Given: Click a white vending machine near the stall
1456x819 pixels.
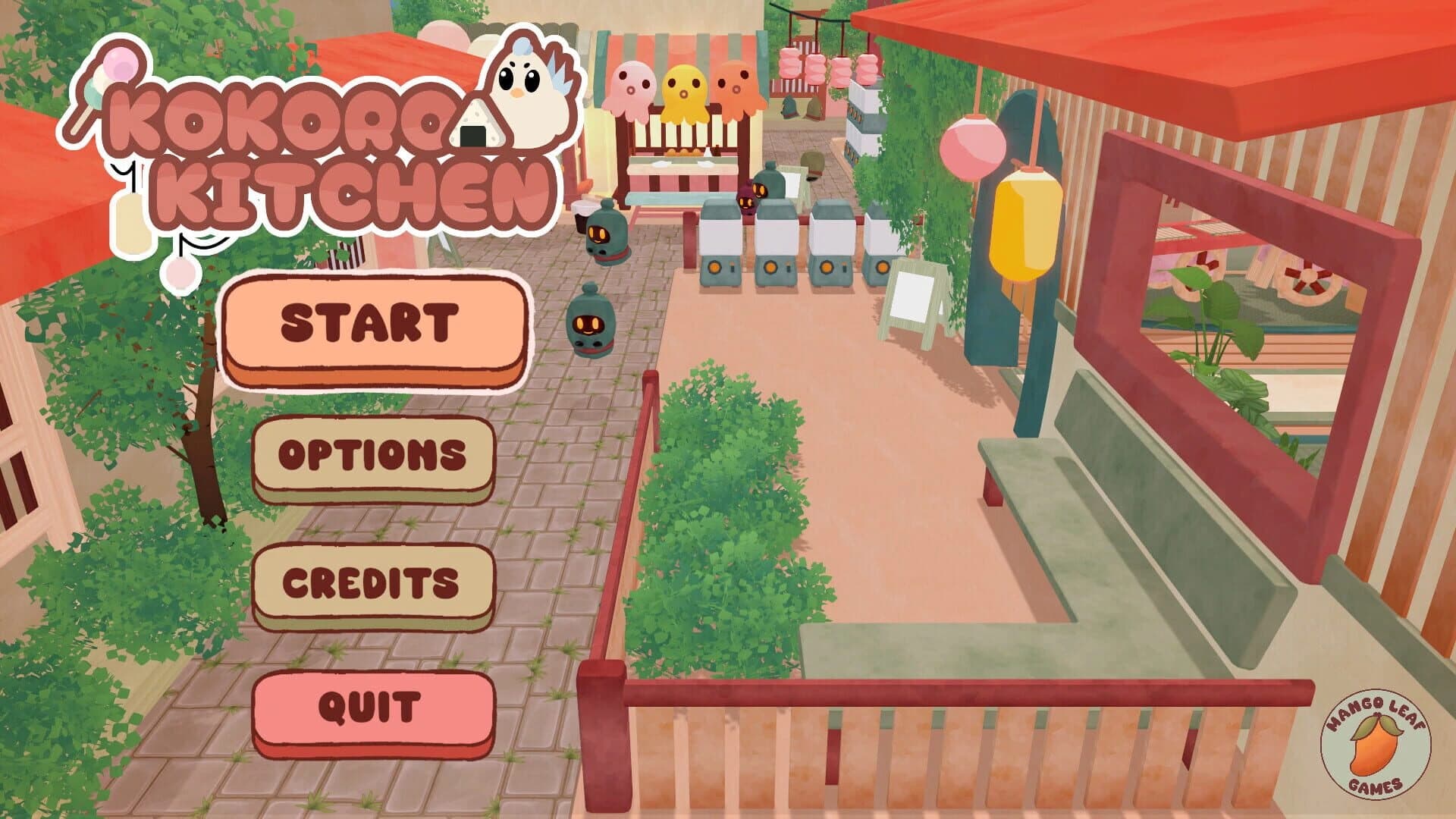Looking at the screenshot, I should pos(720,243).
